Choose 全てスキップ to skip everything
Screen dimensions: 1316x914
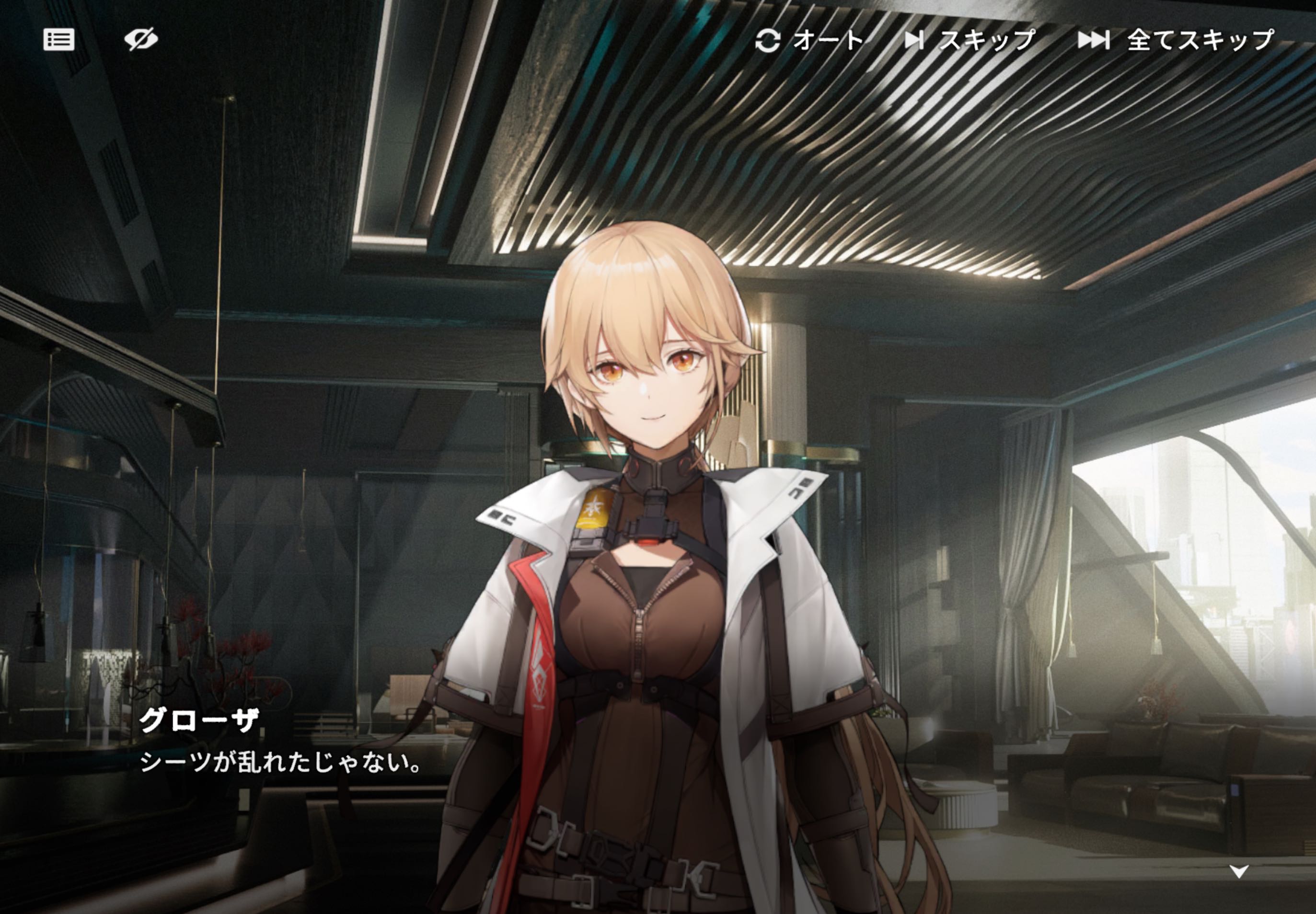coord(1176,40)
